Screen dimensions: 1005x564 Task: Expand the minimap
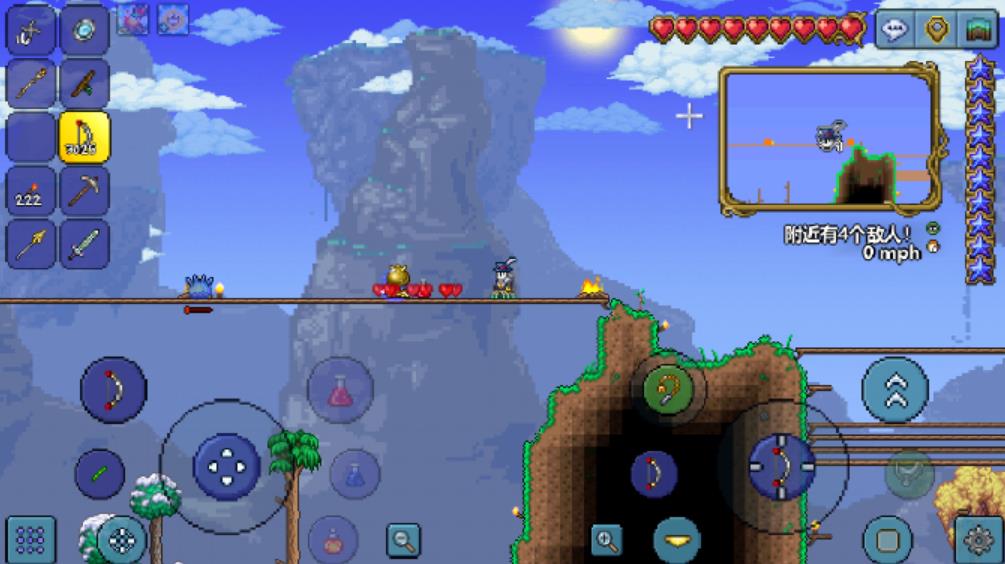click(x=830, y=142)
